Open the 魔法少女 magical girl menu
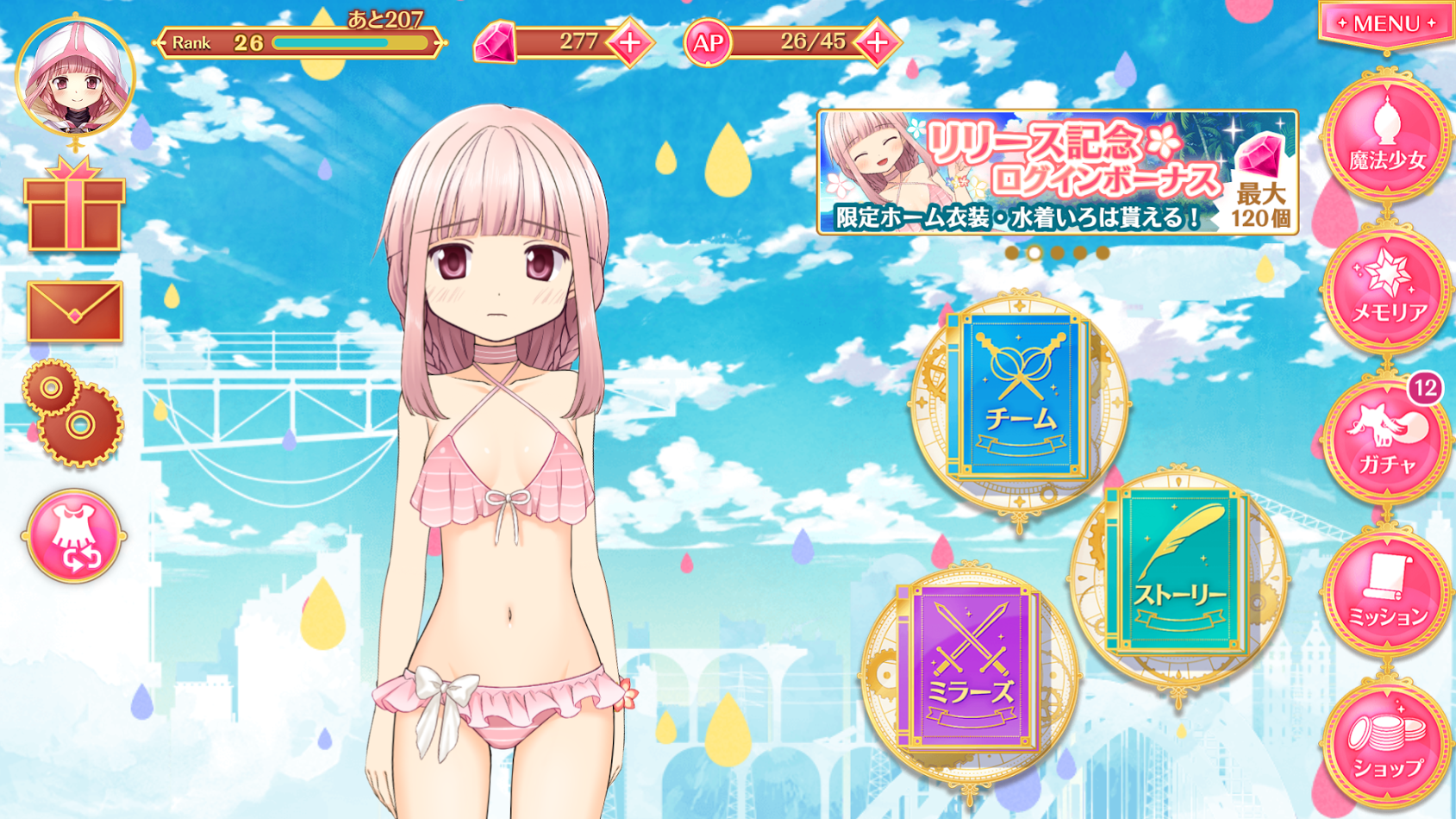 coord(1386,140)
